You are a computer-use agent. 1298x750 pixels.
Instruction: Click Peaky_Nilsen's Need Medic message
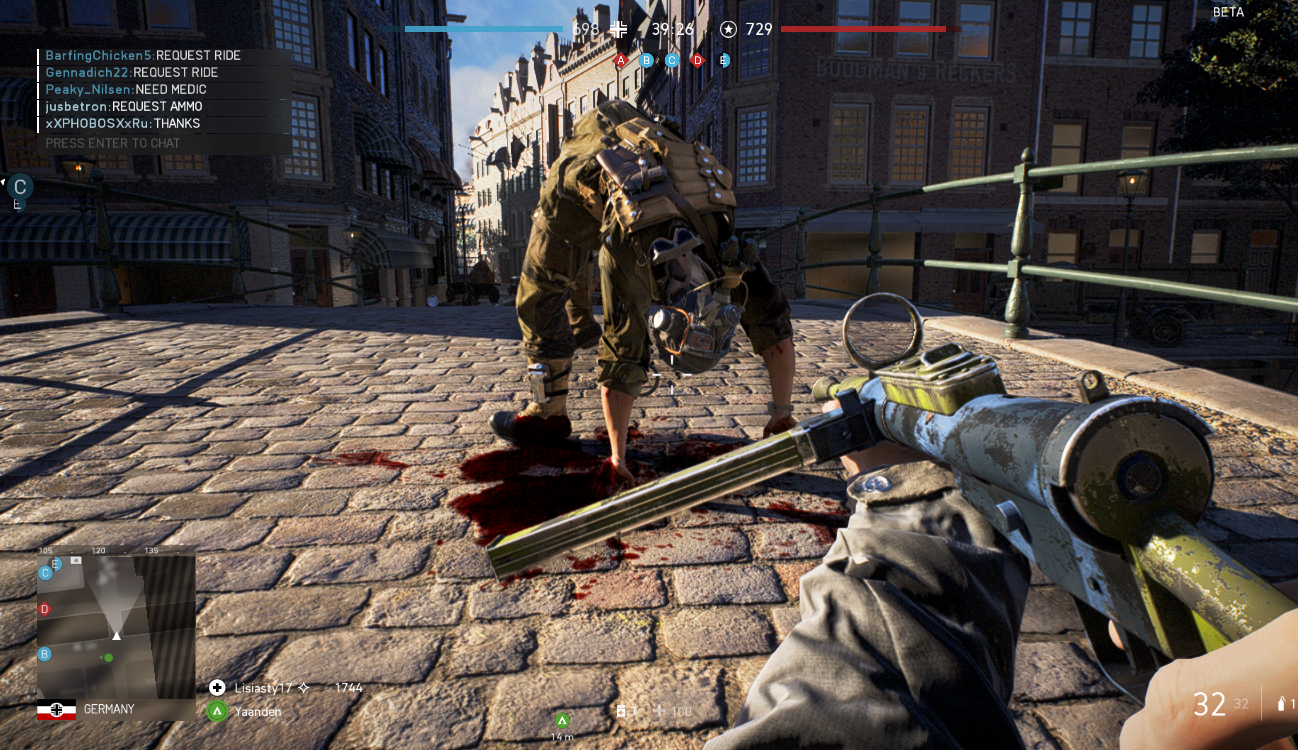tap(126, 90)
